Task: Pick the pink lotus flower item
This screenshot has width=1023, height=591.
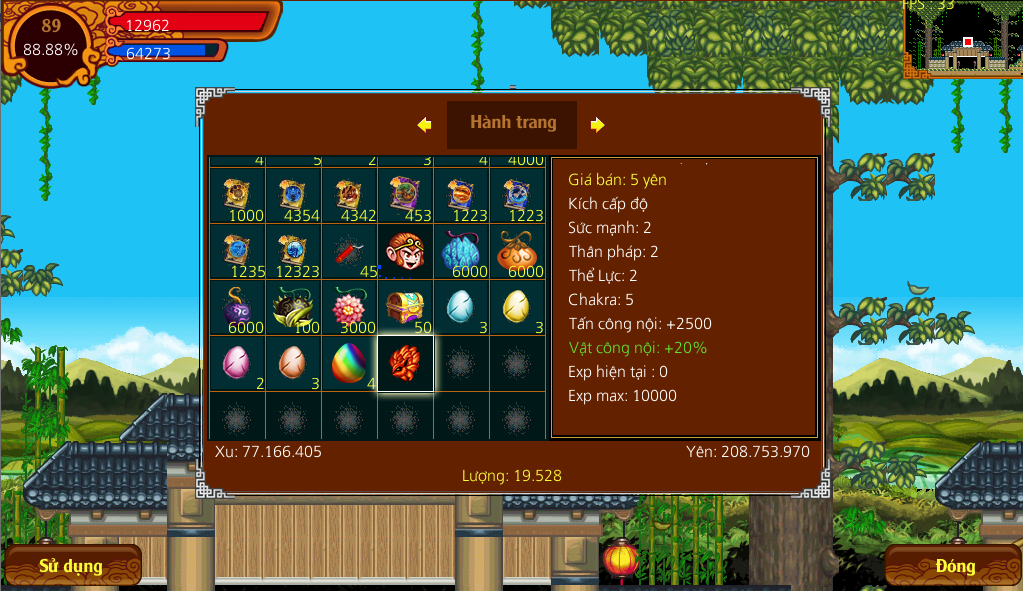Action: [349, 306]
